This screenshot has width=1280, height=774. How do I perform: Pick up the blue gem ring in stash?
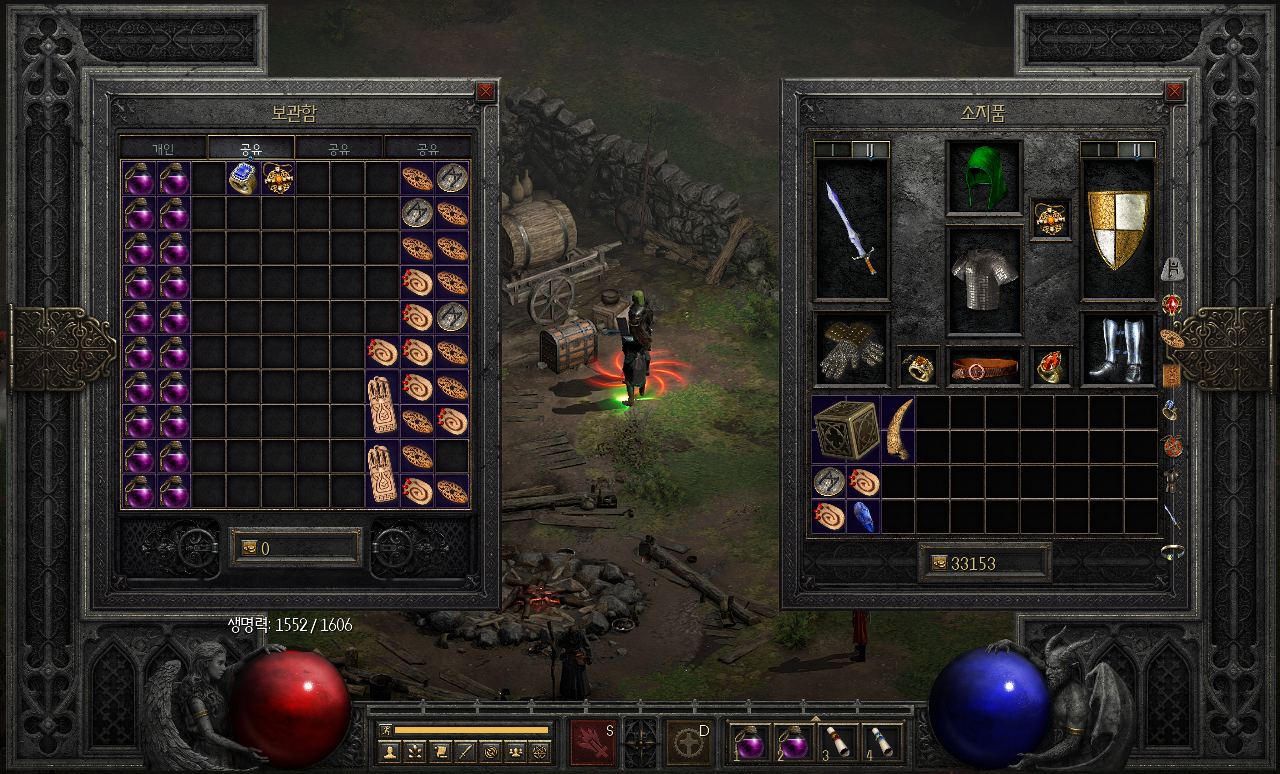coord(243,178)
